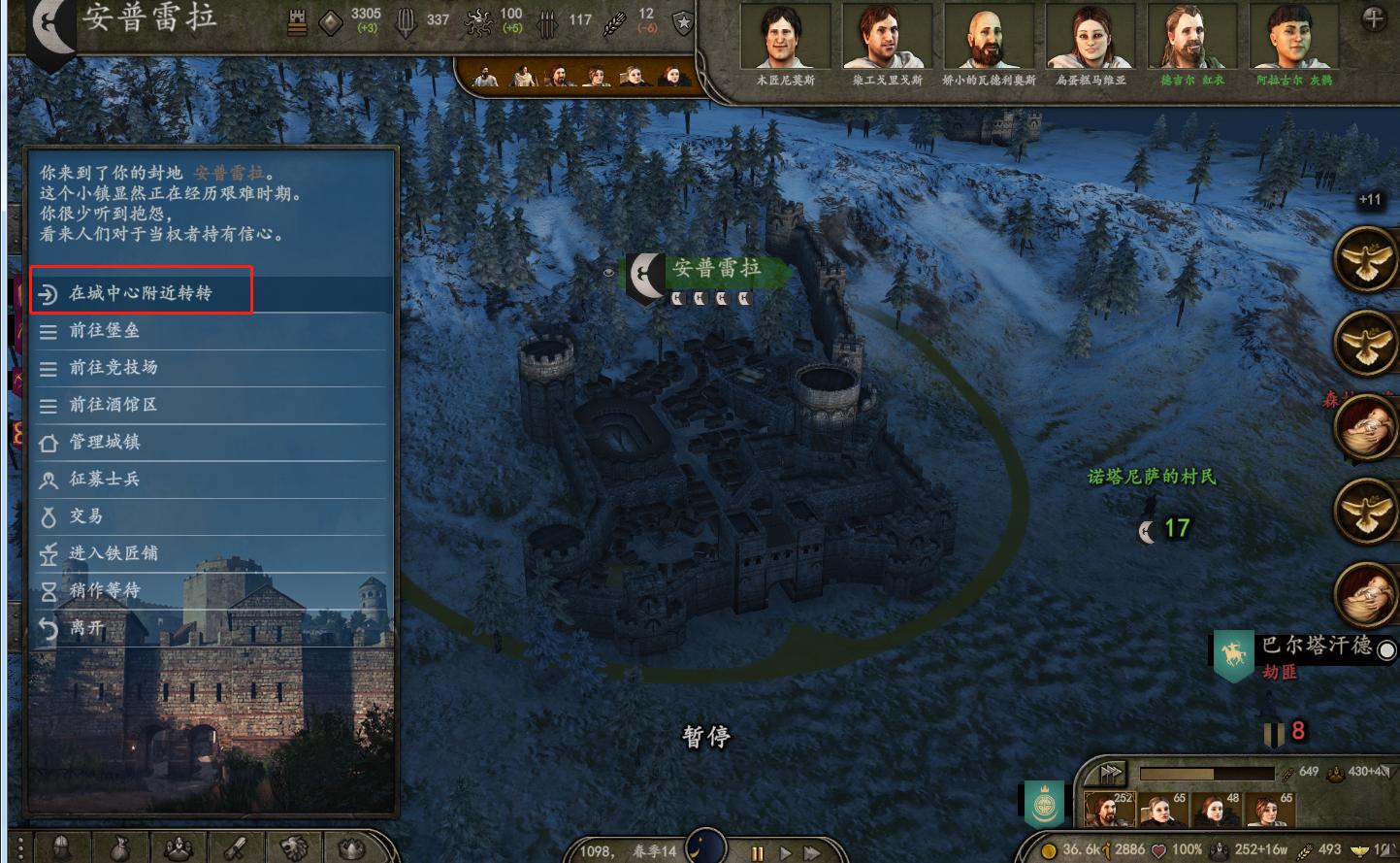Select 征募士兵 to recruit troops
1400x863 pixels.
(105, 479)
